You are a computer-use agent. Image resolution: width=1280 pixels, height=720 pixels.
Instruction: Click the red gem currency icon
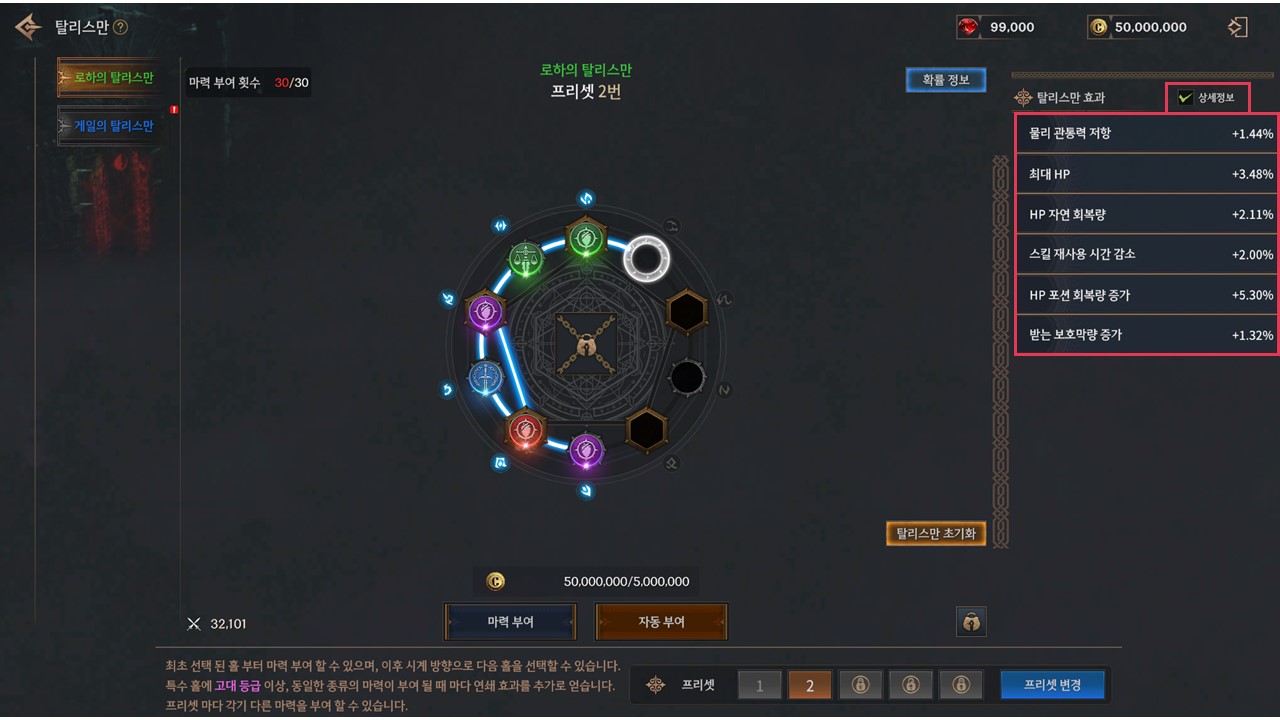click(x=968, y=28)
